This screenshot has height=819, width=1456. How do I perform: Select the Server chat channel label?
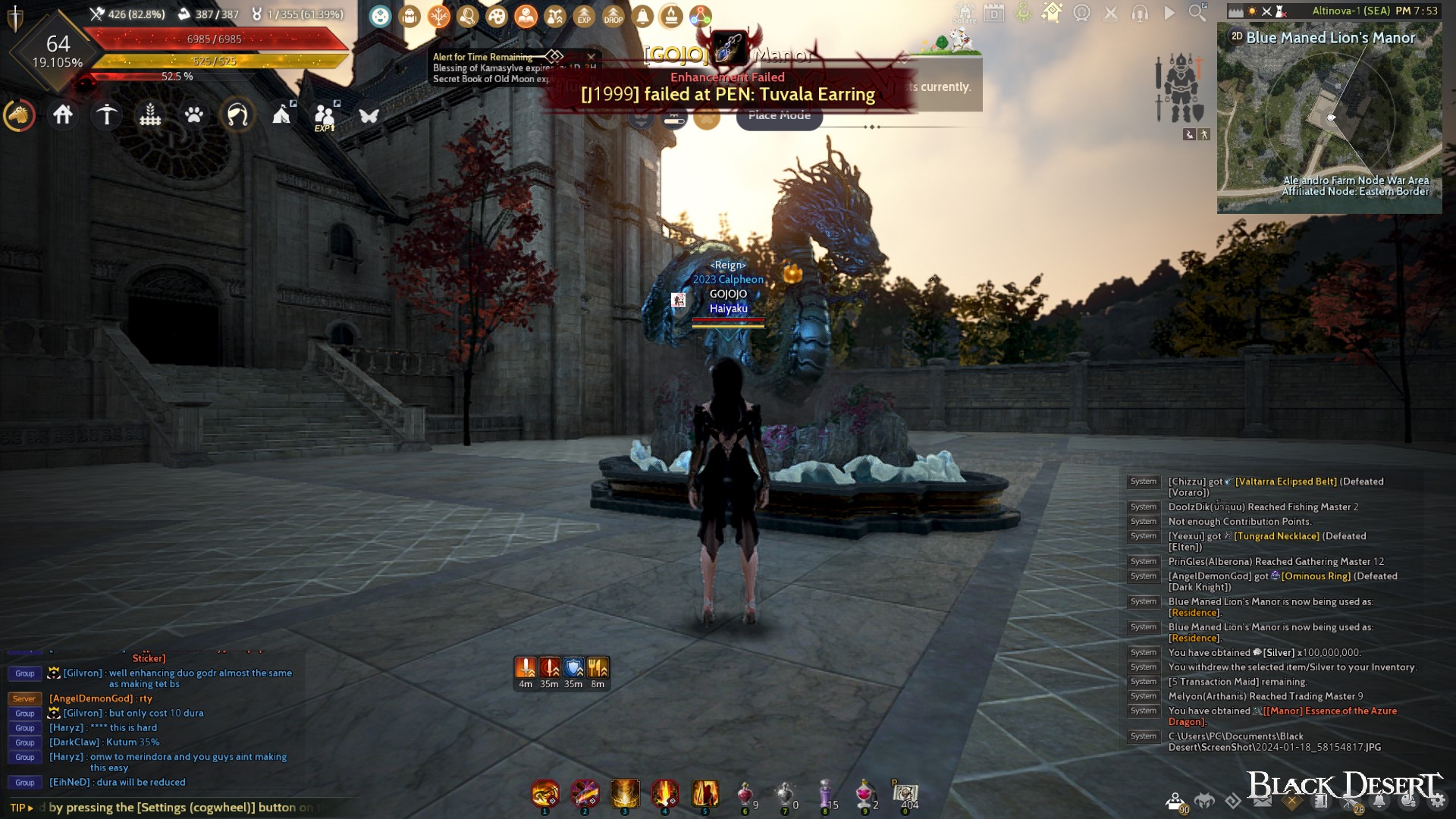point(25,698)
